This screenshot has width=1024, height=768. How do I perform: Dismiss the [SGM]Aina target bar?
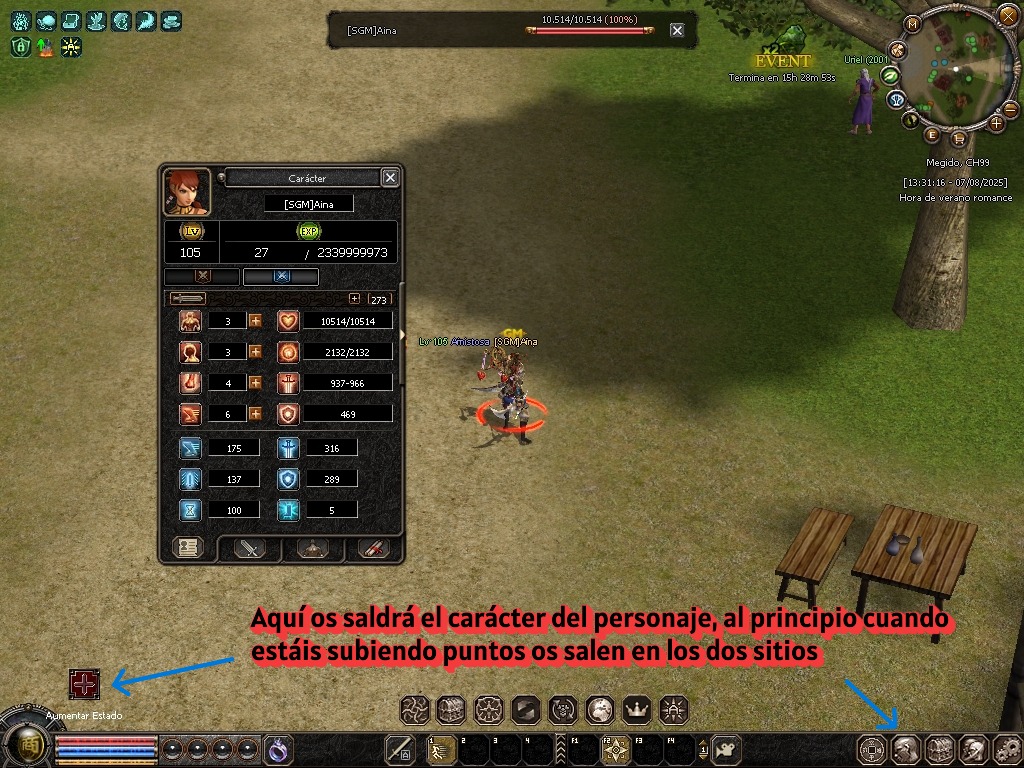pyautogui.click(x=677, y=30)
